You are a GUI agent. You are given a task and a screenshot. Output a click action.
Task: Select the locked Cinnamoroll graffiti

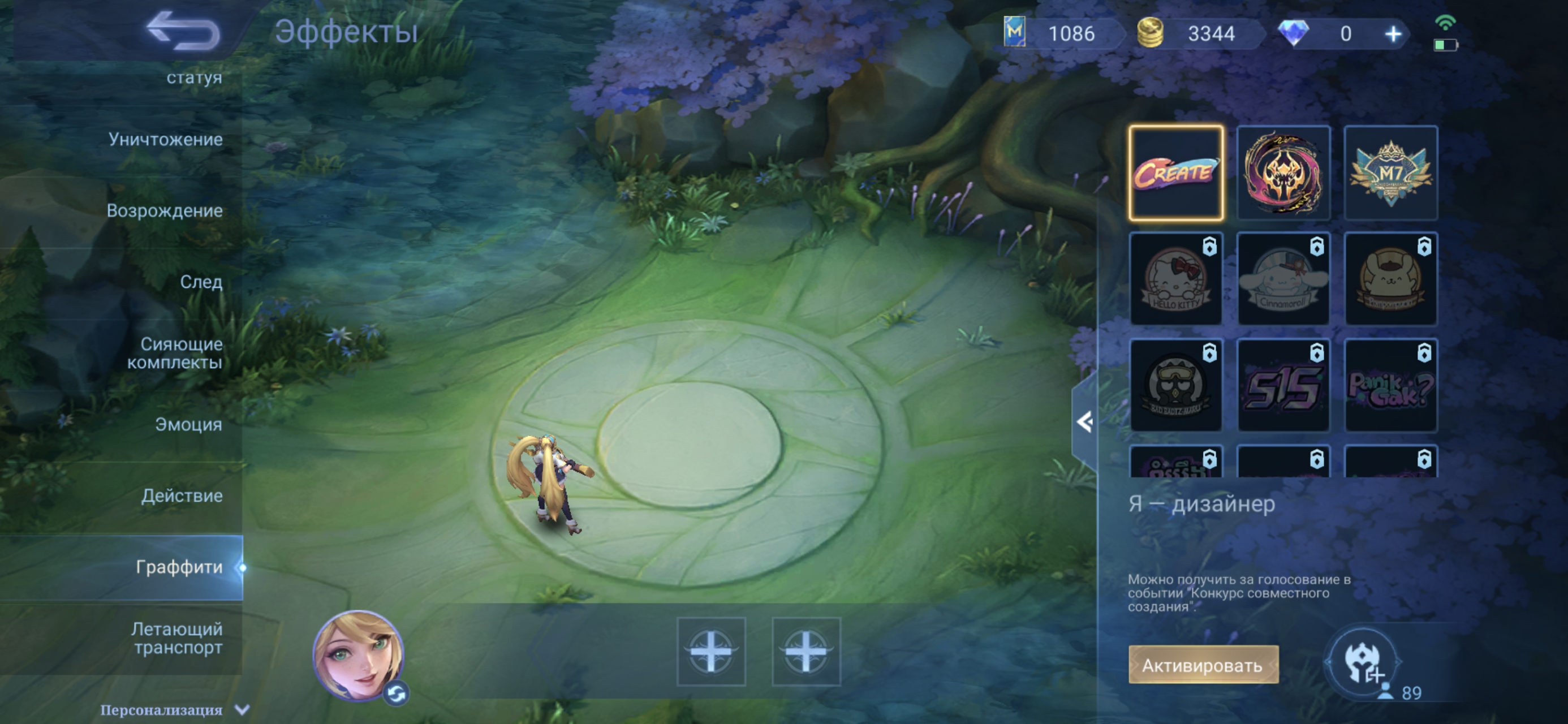(1283, 279)
